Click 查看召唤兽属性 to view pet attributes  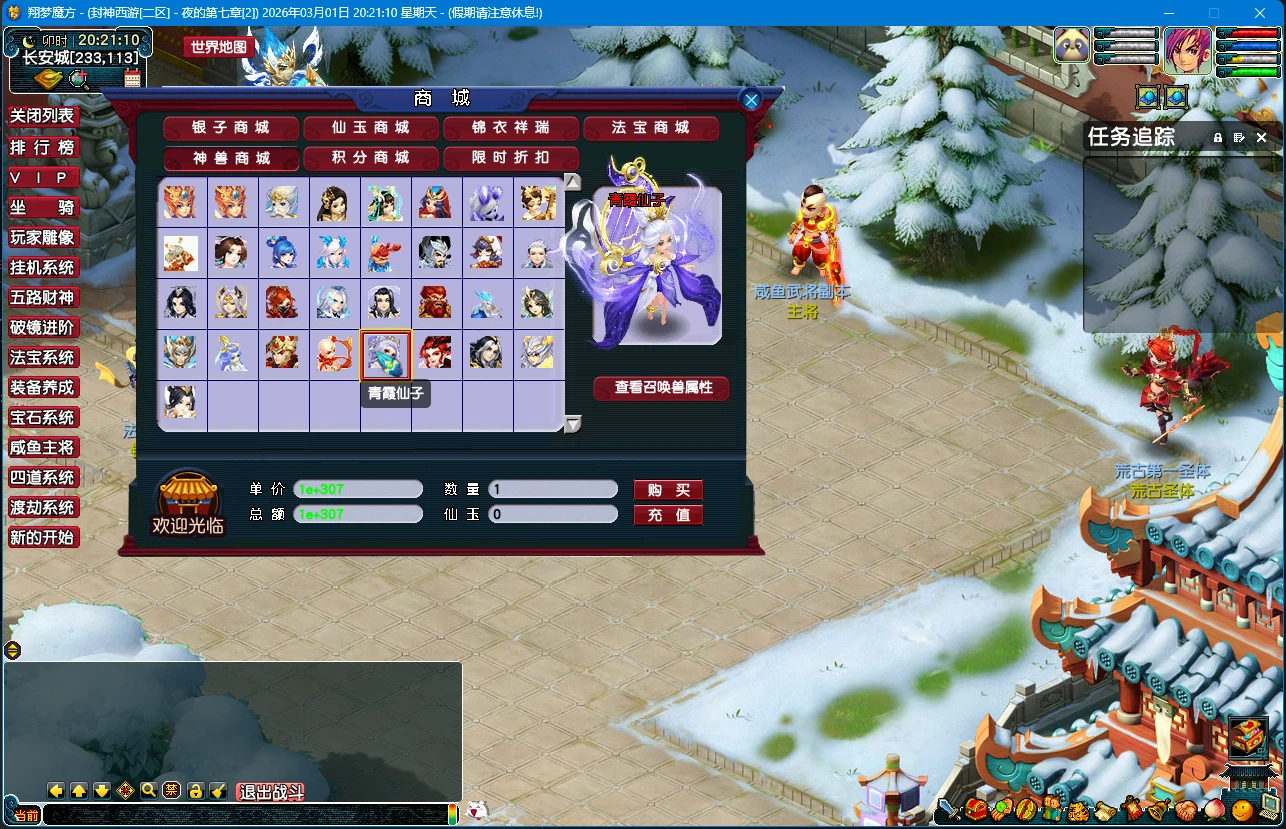(x=661, y=389)
